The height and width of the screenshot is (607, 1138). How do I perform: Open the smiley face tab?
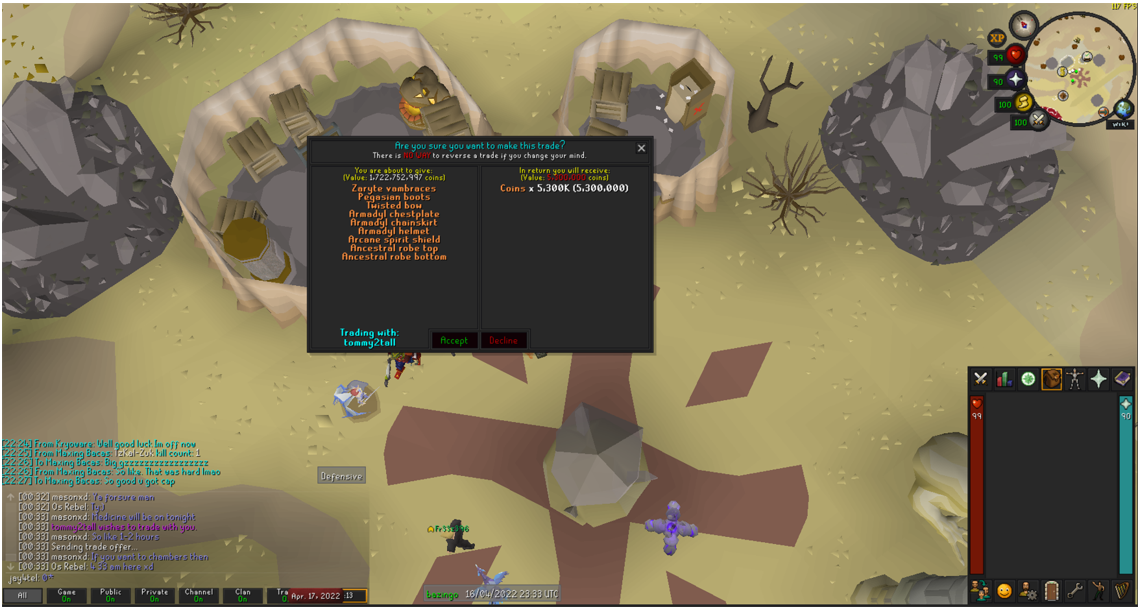[1004, 590]
